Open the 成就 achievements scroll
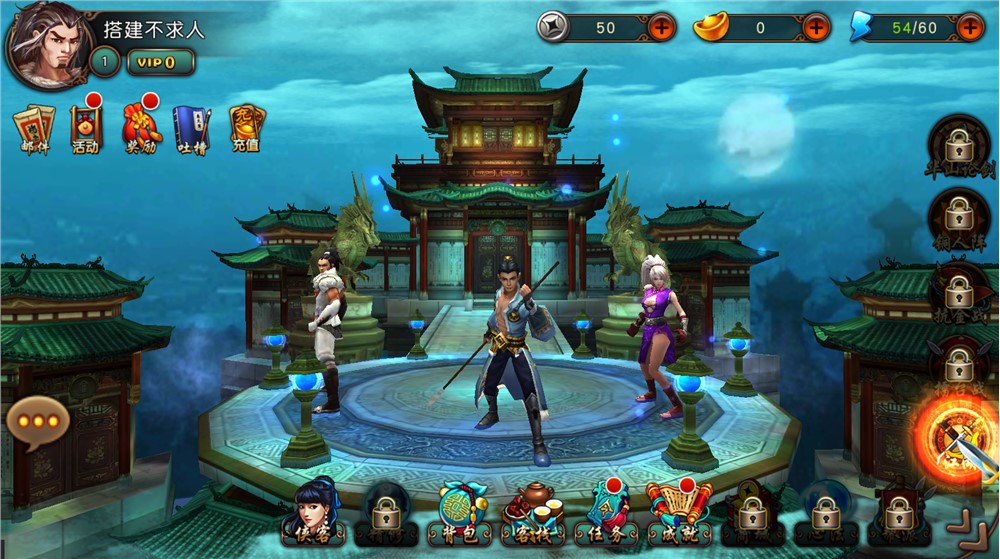This screenshot has height=559, width=1000. coord(680,512)
